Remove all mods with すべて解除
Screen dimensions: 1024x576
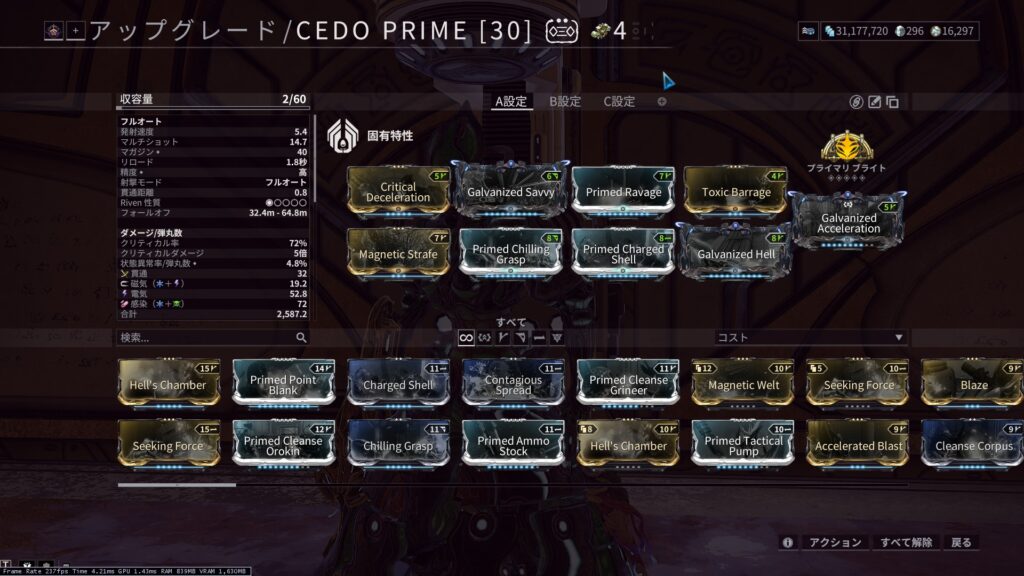(x=906, y=542)
